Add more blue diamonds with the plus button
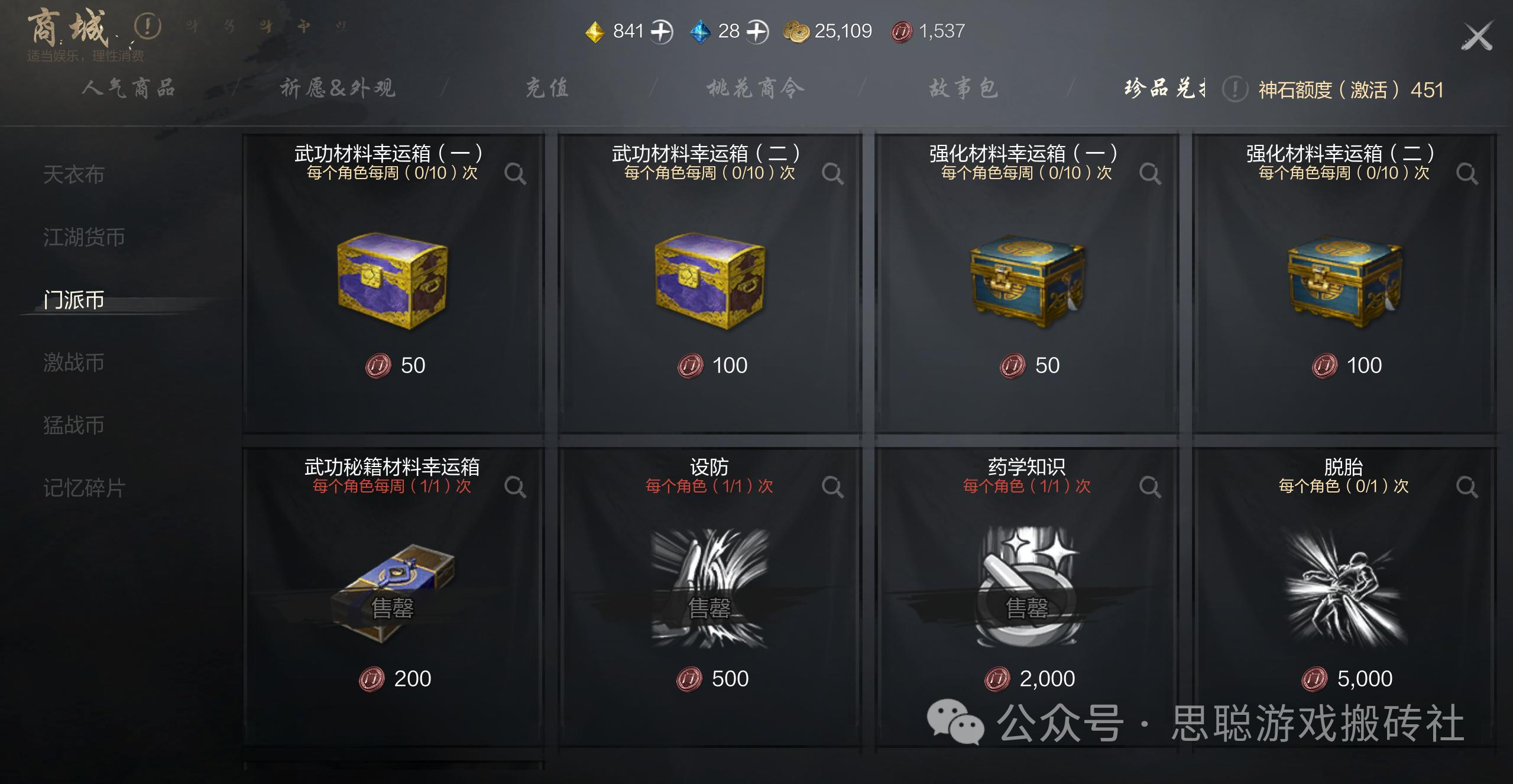1513x784 pixels. coord(757,31)
